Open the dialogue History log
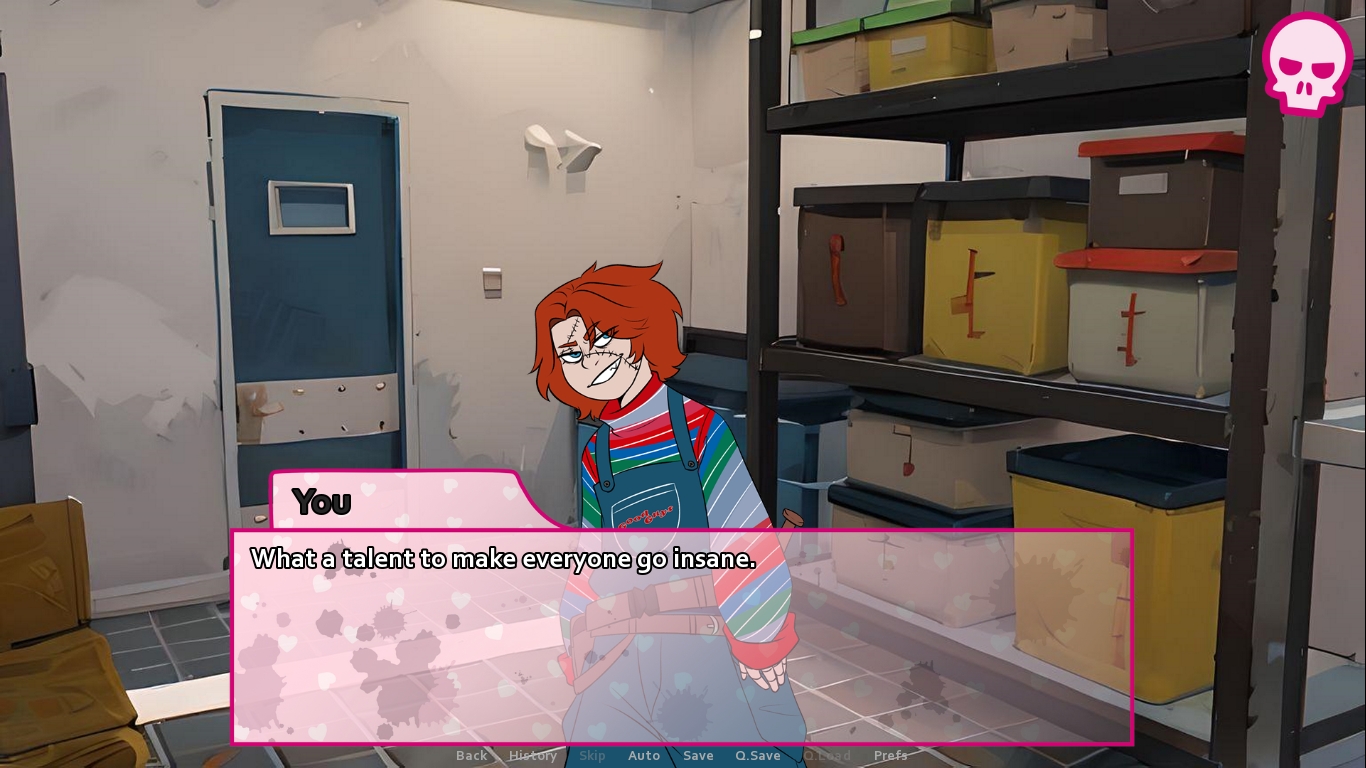1366x768 pixels. pyautogui.click(x=533, y=756)
